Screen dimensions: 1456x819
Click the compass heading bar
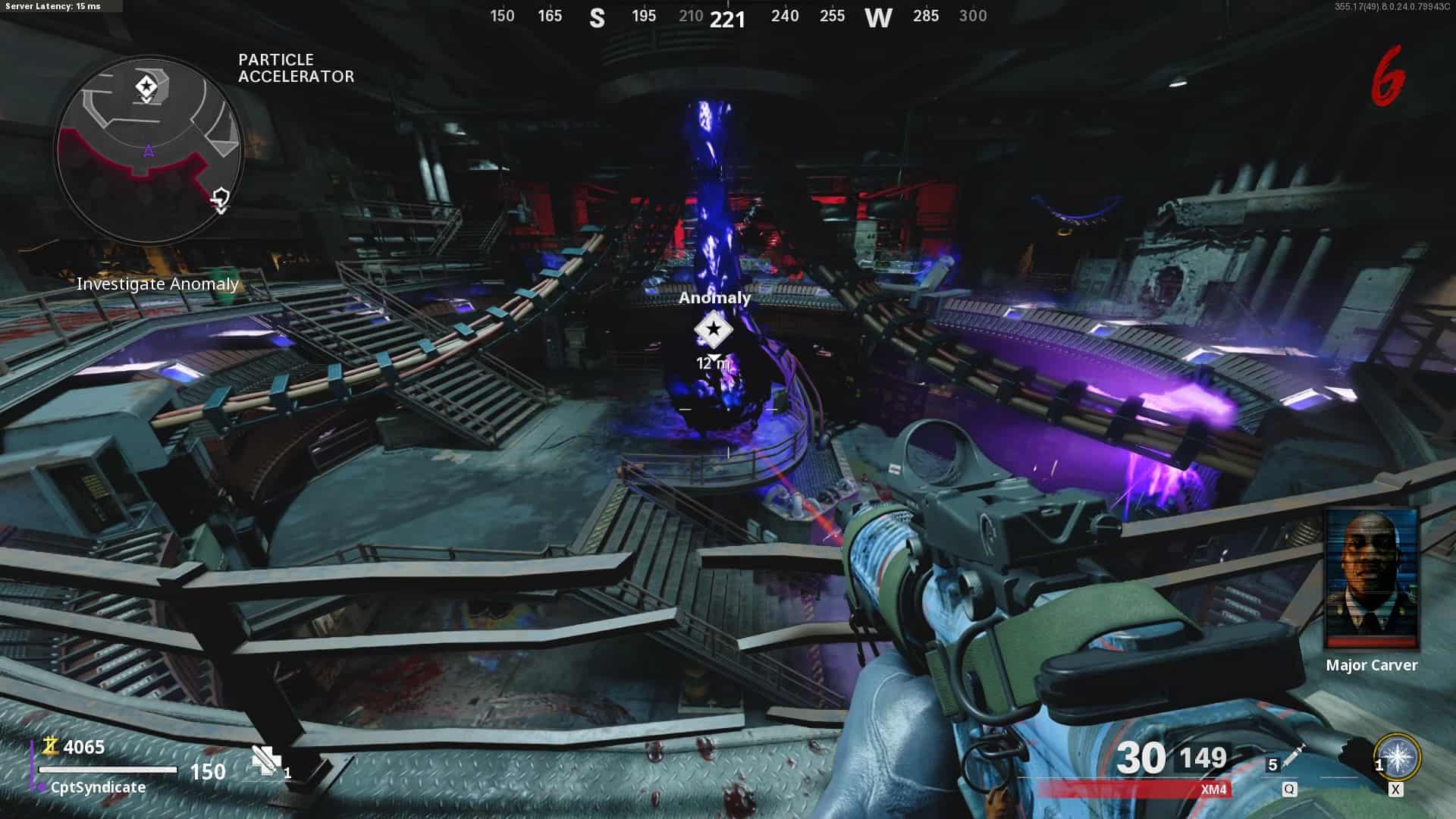pyautogui.click(x=728, y=17)
